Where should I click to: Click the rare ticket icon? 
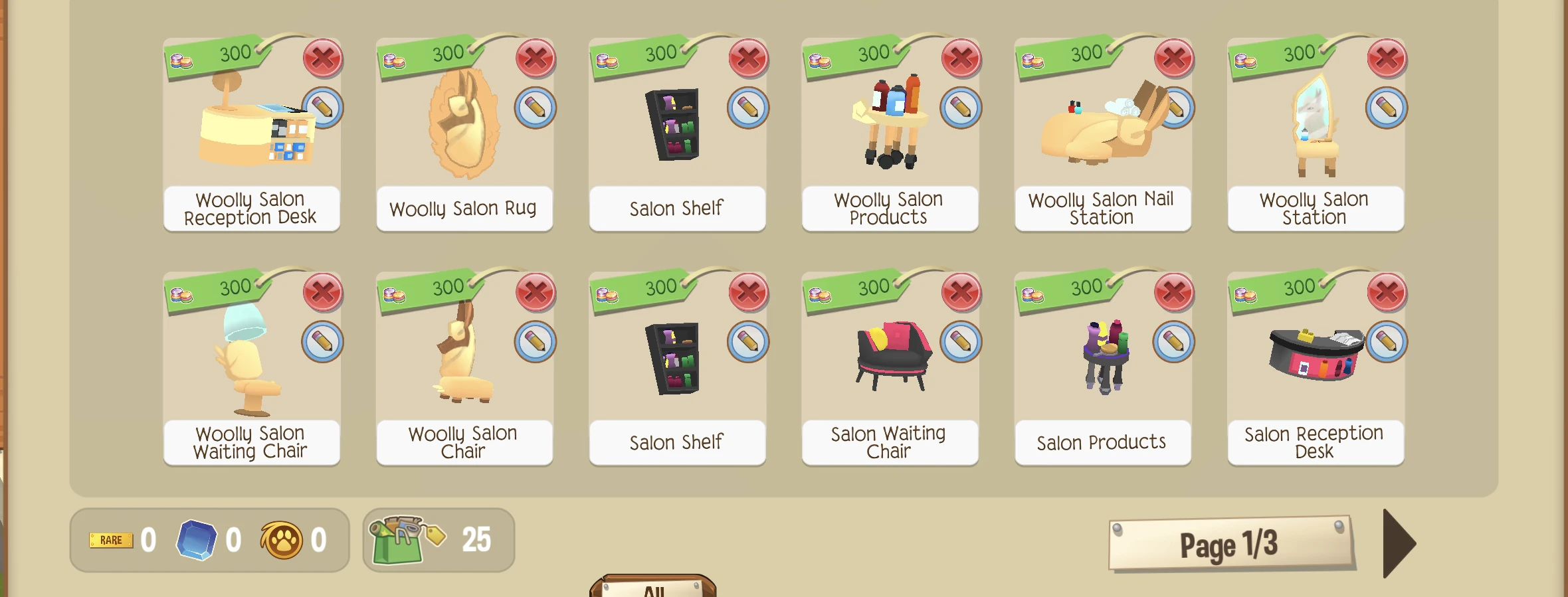pos(112,539)
